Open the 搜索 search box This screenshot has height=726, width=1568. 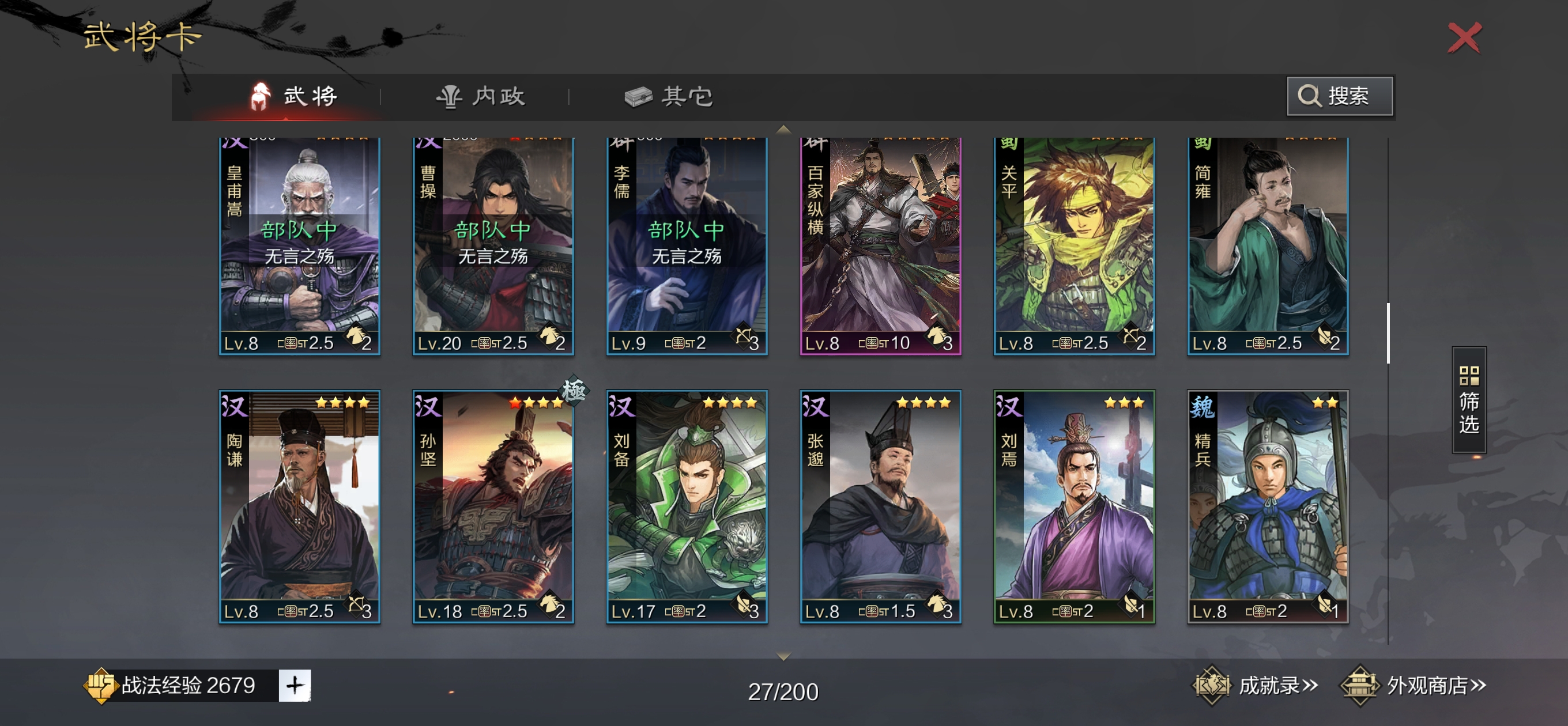(1339, 96)
